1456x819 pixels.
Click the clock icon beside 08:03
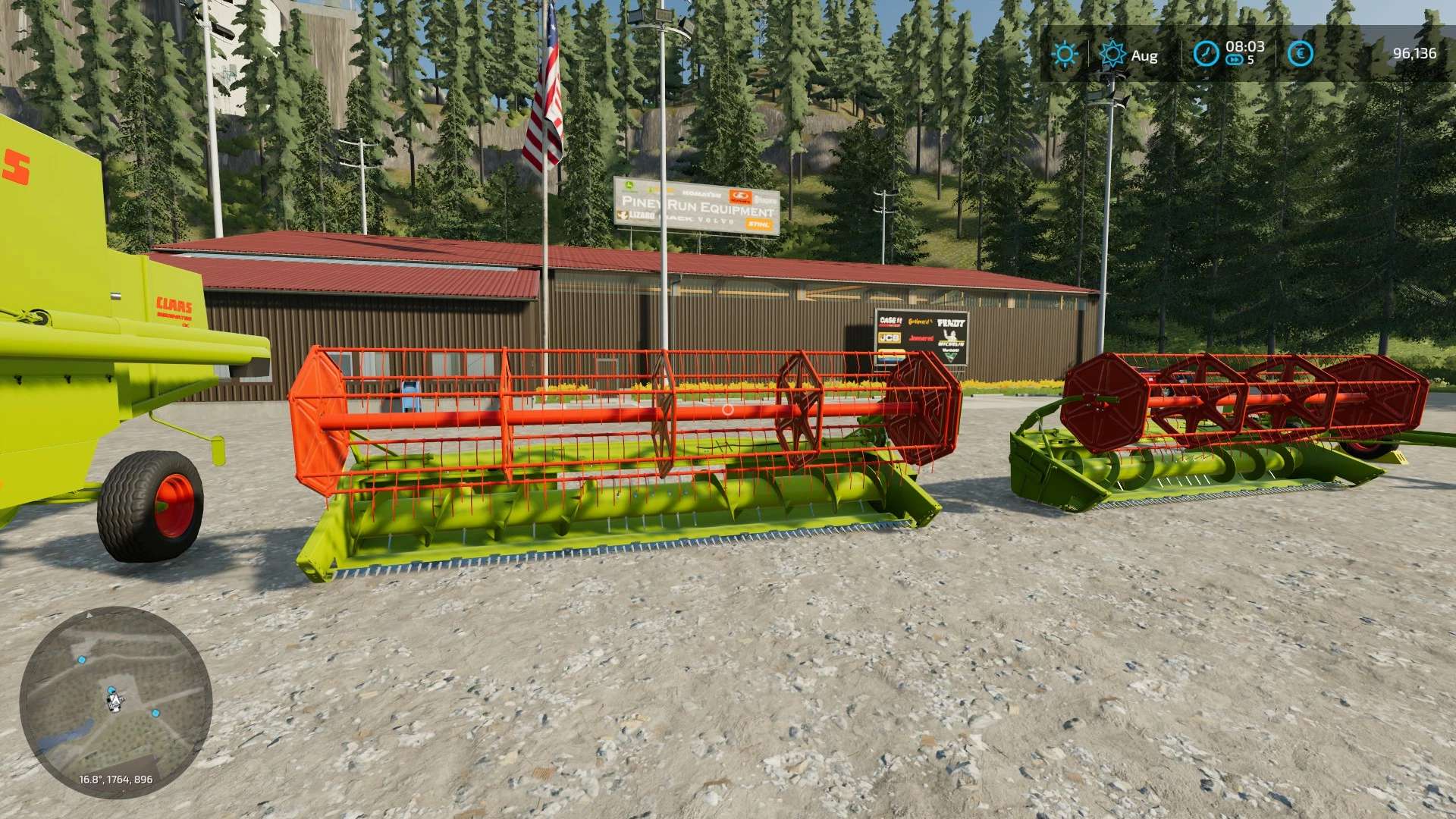pos(1206,54)
